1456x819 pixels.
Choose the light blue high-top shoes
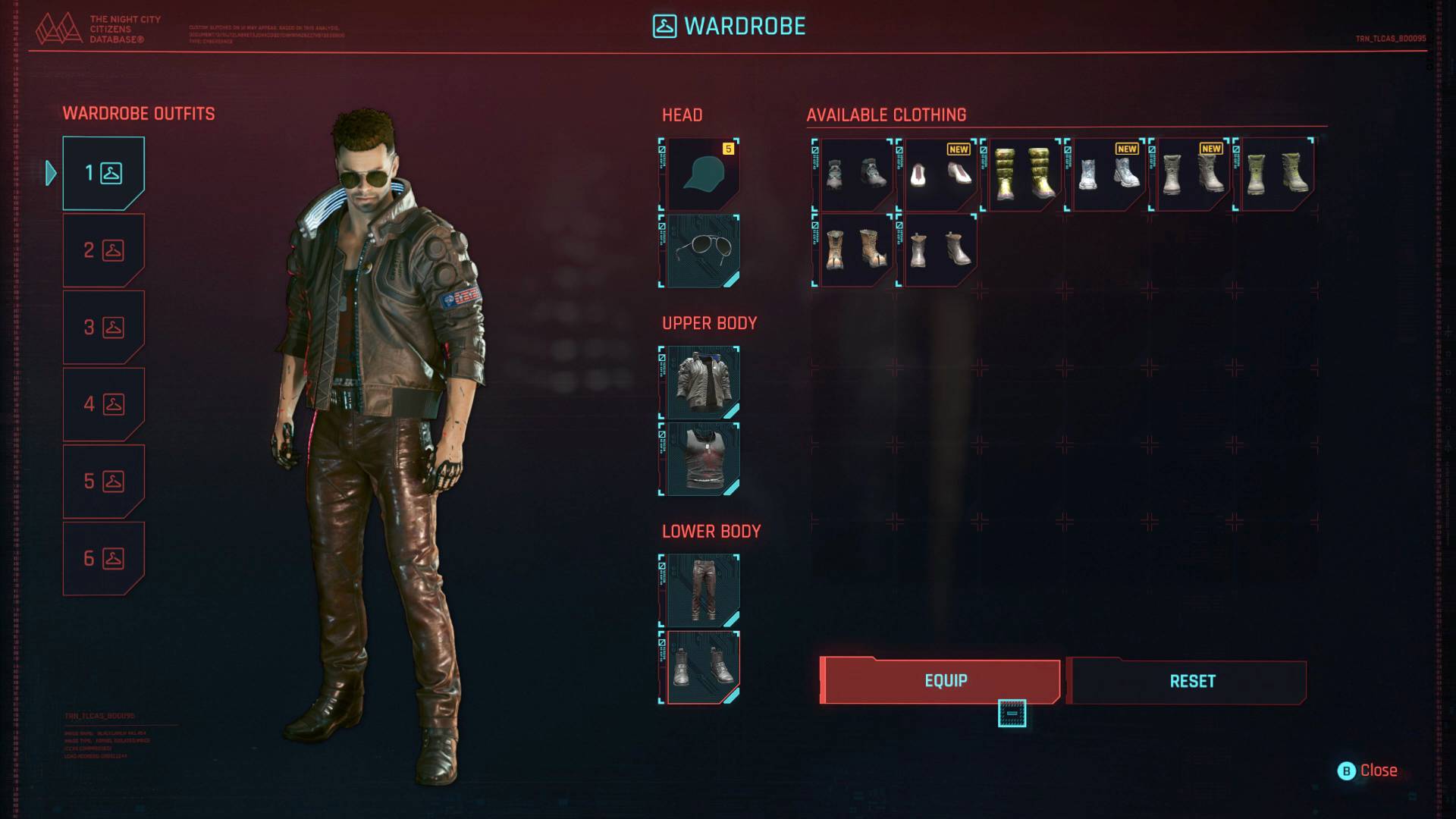(1107, 174)
